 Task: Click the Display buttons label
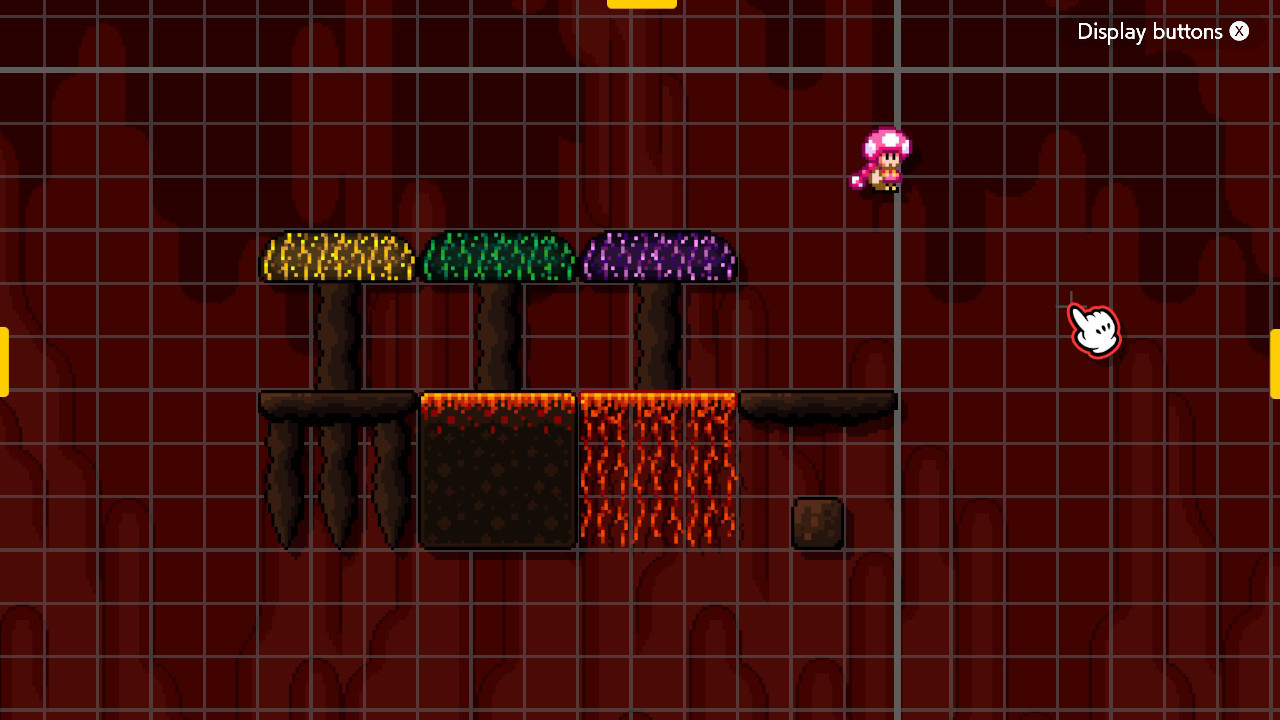1150,31
